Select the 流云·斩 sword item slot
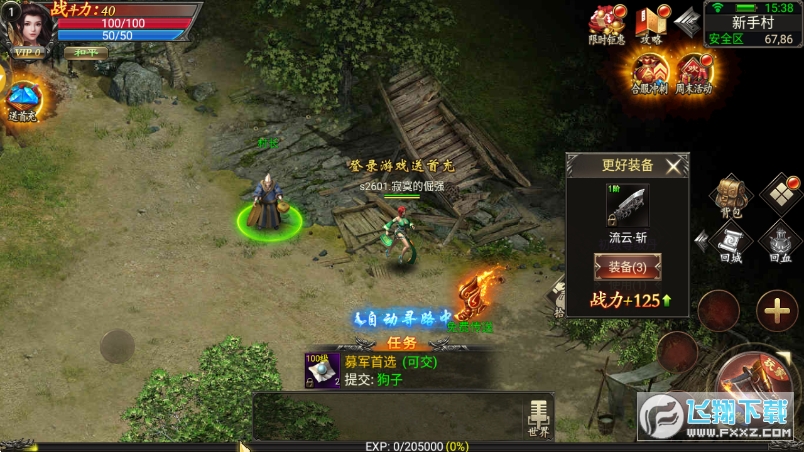The width and height of the screenshot is (804, 452). (627, 205)
